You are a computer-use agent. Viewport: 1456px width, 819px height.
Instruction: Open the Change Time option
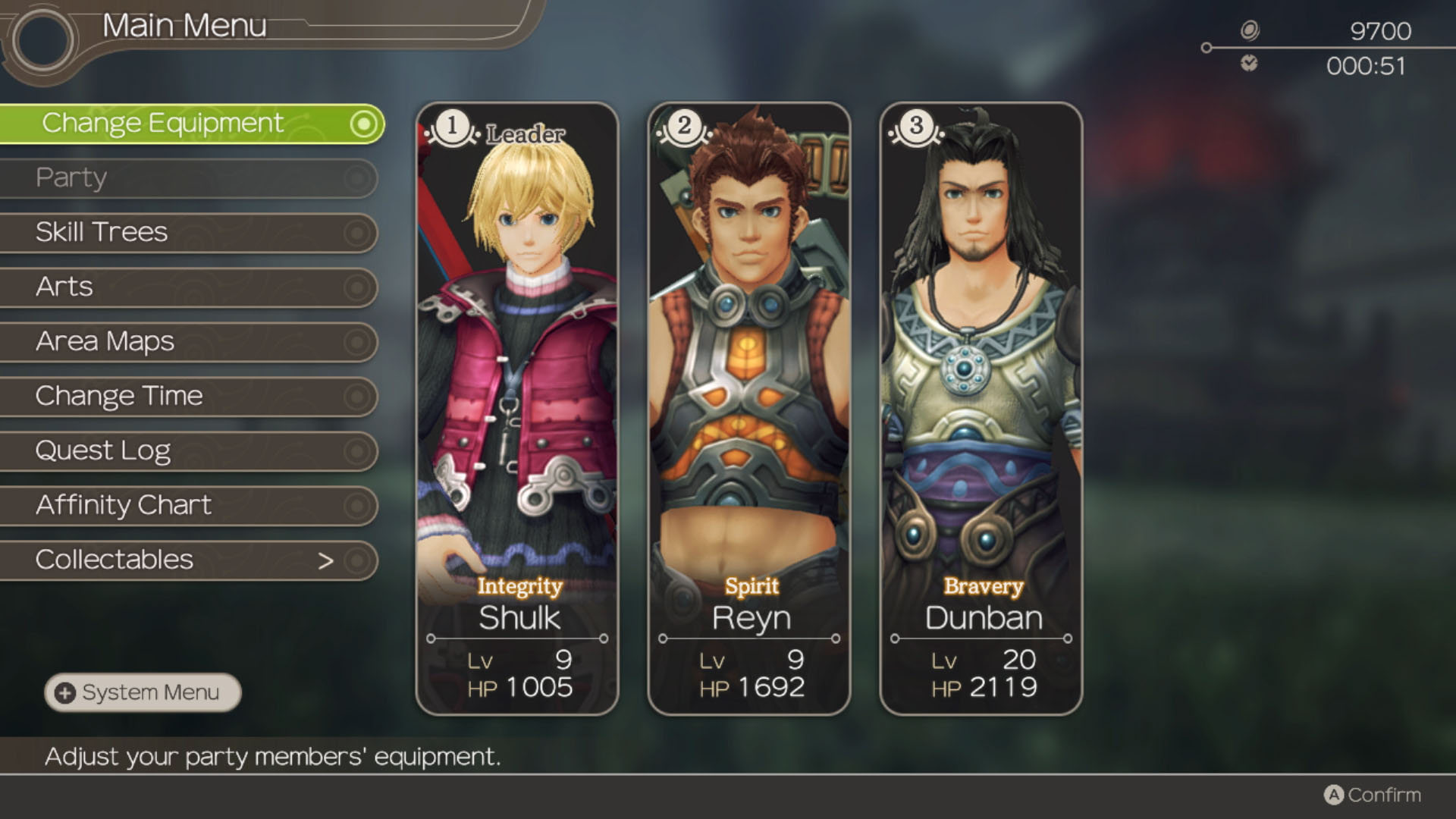click(119, 396)
